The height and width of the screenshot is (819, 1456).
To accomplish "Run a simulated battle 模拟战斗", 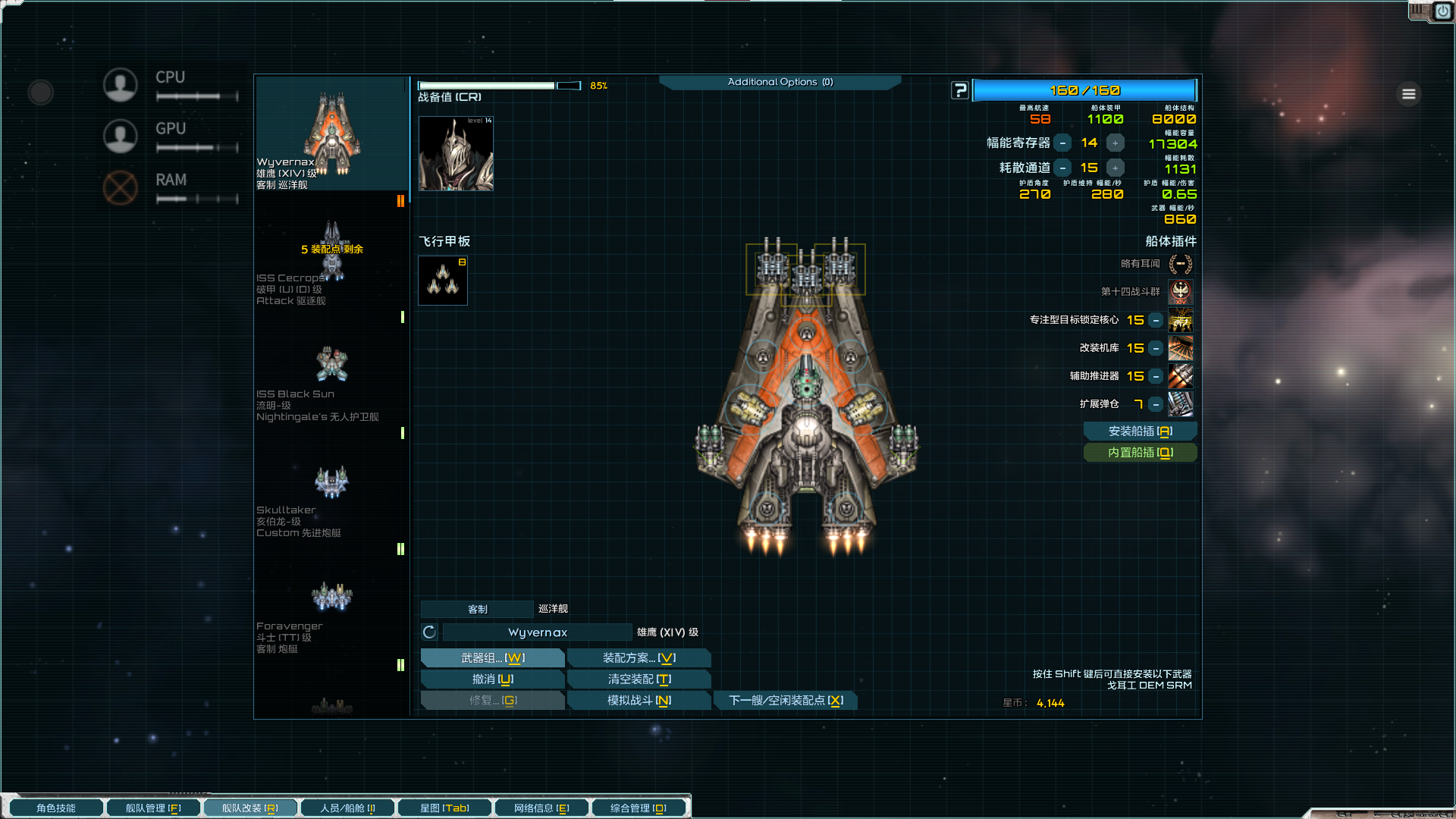I will pyautogui.click(x=639, y=701).
